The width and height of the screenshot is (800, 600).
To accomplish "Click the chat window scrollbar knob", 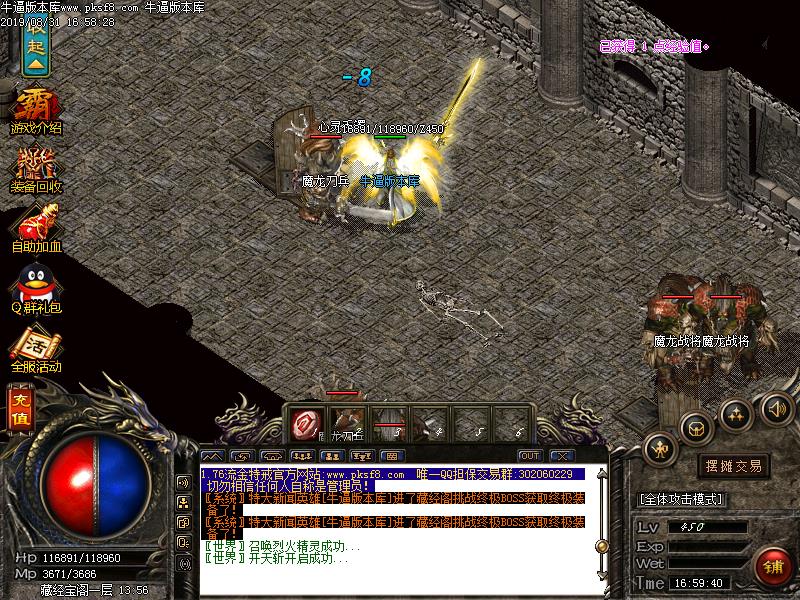I will (x=603, y=547).
